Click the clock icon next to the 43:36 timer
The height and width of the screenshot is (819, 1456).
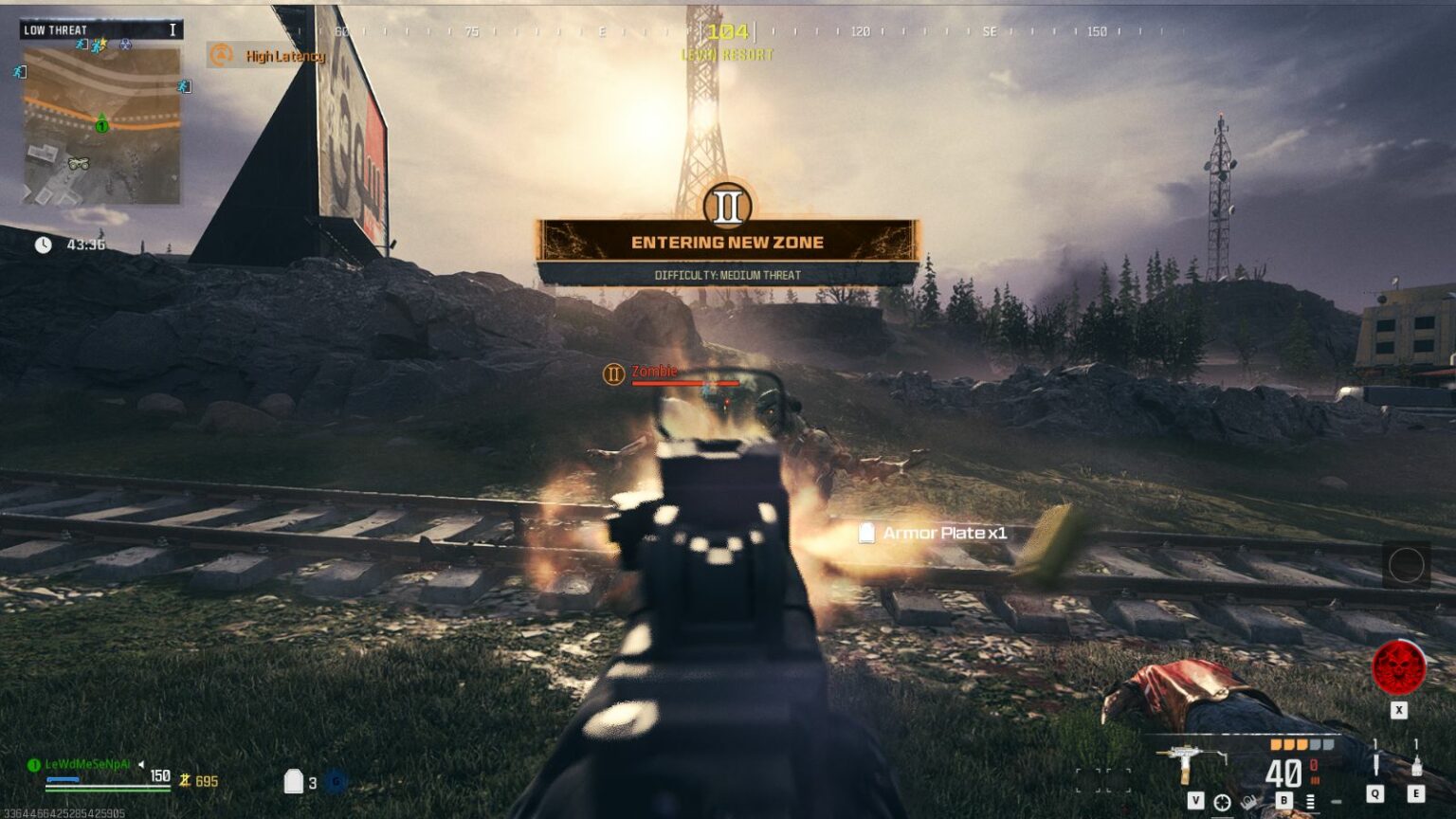click(x=43, y=243)
